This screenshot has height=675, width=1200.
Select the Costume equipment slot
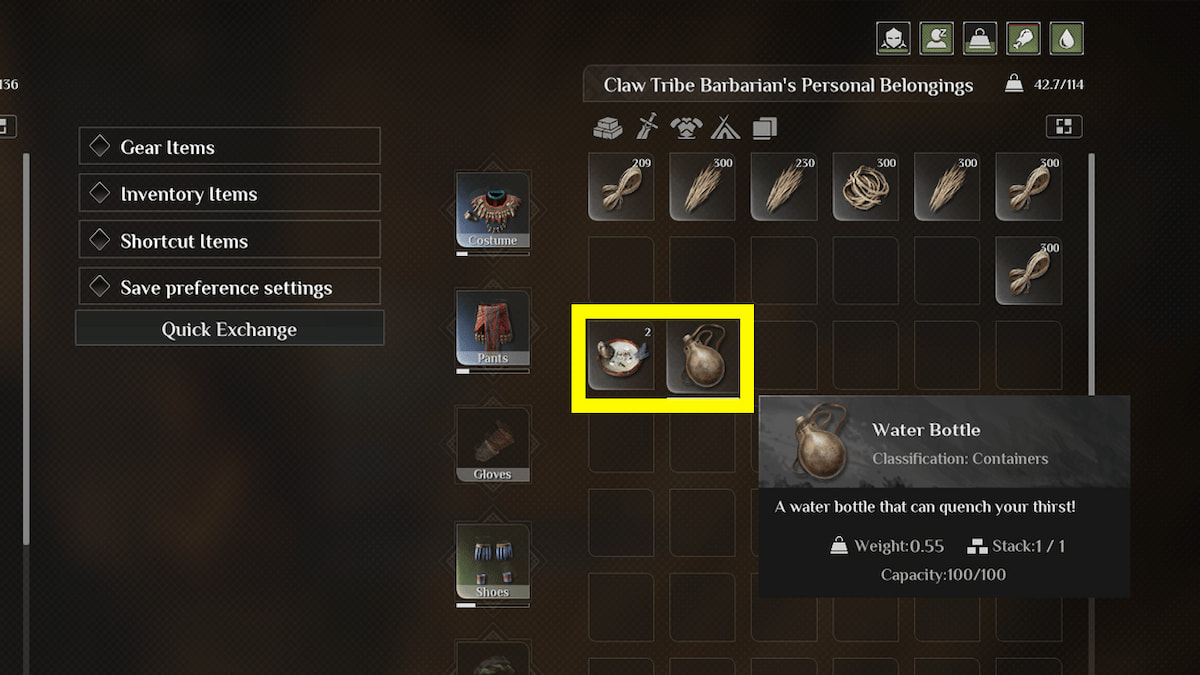(493, 211)
